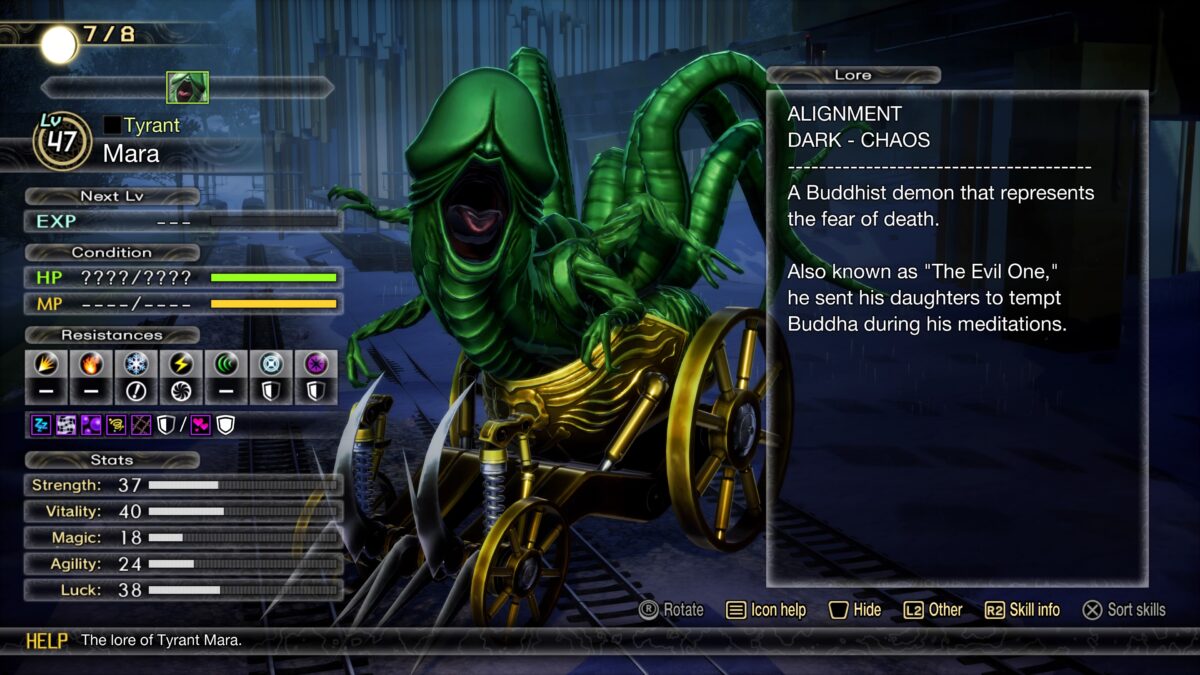Choose the Confusion yellow swirl ailment icon
The image size is (1200, 675).
pos(117,426)
